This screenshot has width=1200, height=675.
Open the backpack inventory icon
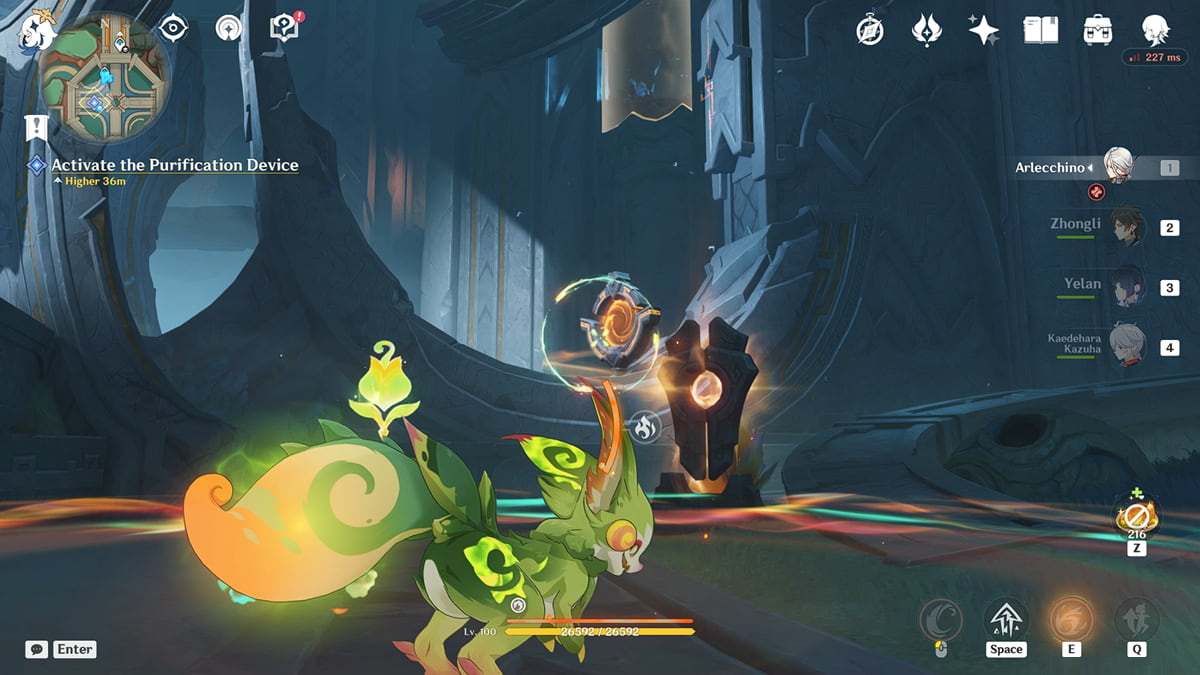pos(1098,30)
